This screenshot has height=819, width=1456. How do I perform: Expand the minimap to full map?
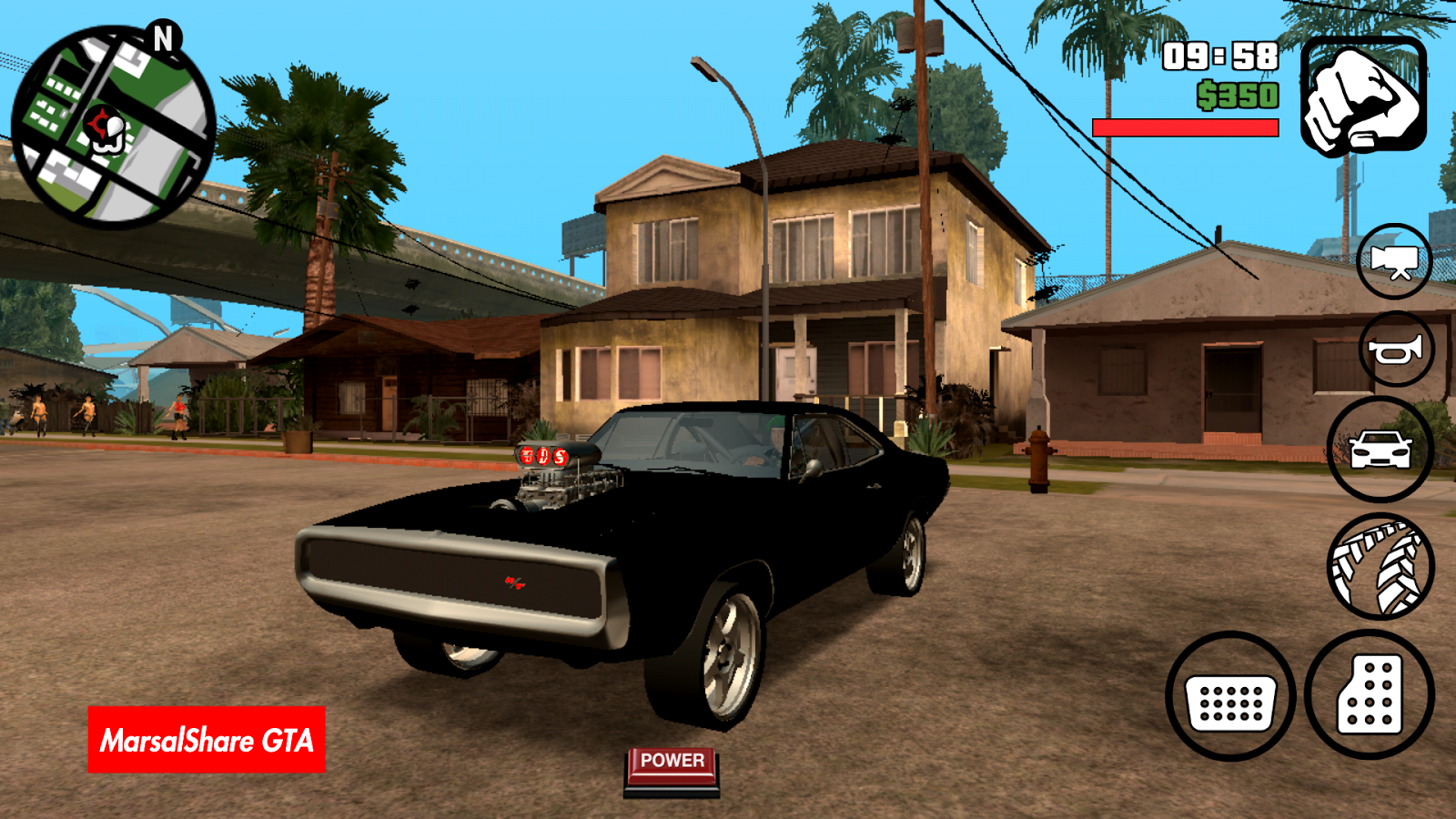(x=109, y=118)
